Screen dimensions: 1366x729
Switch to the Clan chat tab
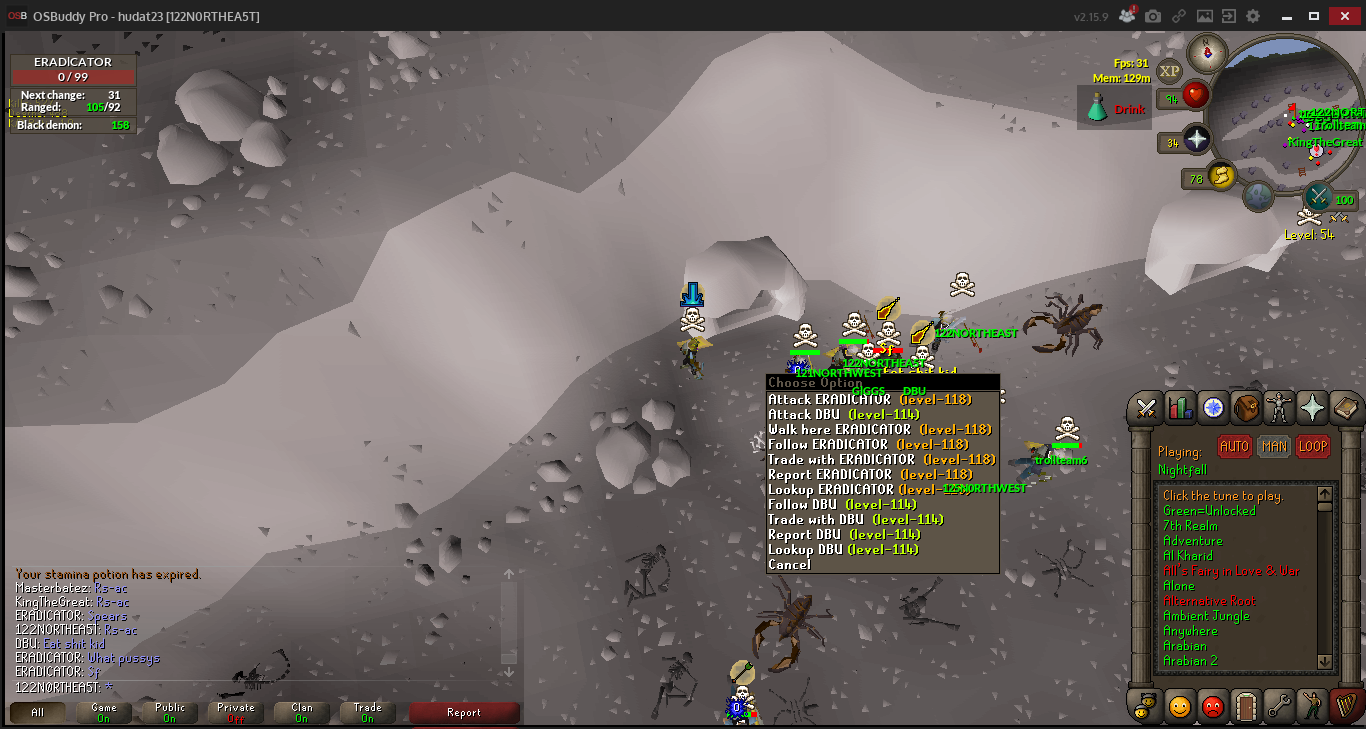tap(302, 712)
